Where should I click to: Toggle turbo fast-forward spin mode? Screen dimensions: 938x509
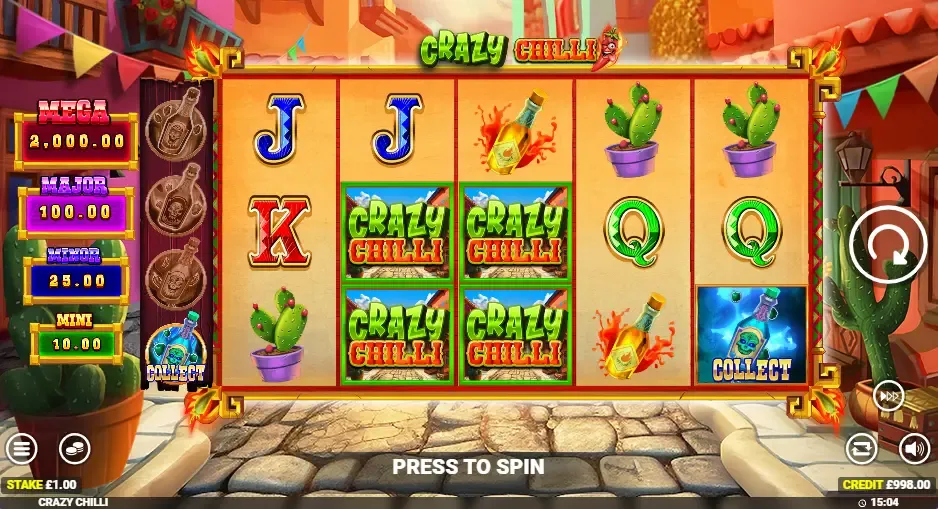pyautogui.click(x=888, y=396)
